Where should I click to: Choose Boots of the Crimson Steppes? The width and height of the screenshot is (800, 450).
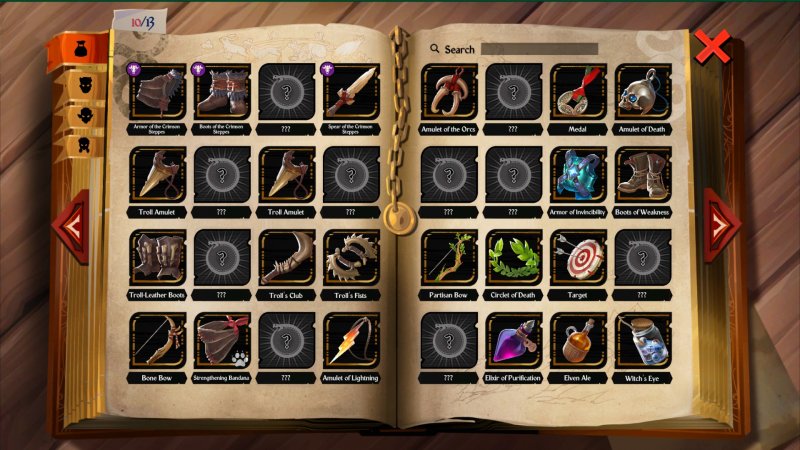point(222,92)
